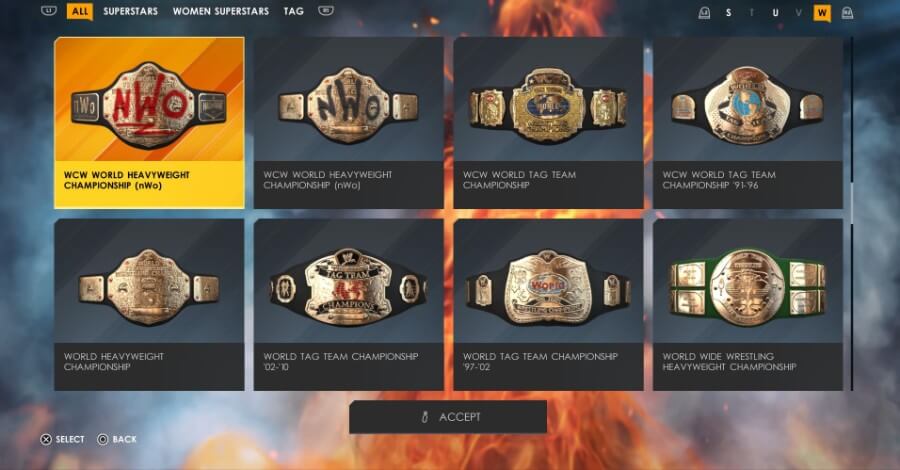Select WCW World Tag Team Championship '91-'96
Viewport: 900px width, 470px height.
(x=747, y=122)
